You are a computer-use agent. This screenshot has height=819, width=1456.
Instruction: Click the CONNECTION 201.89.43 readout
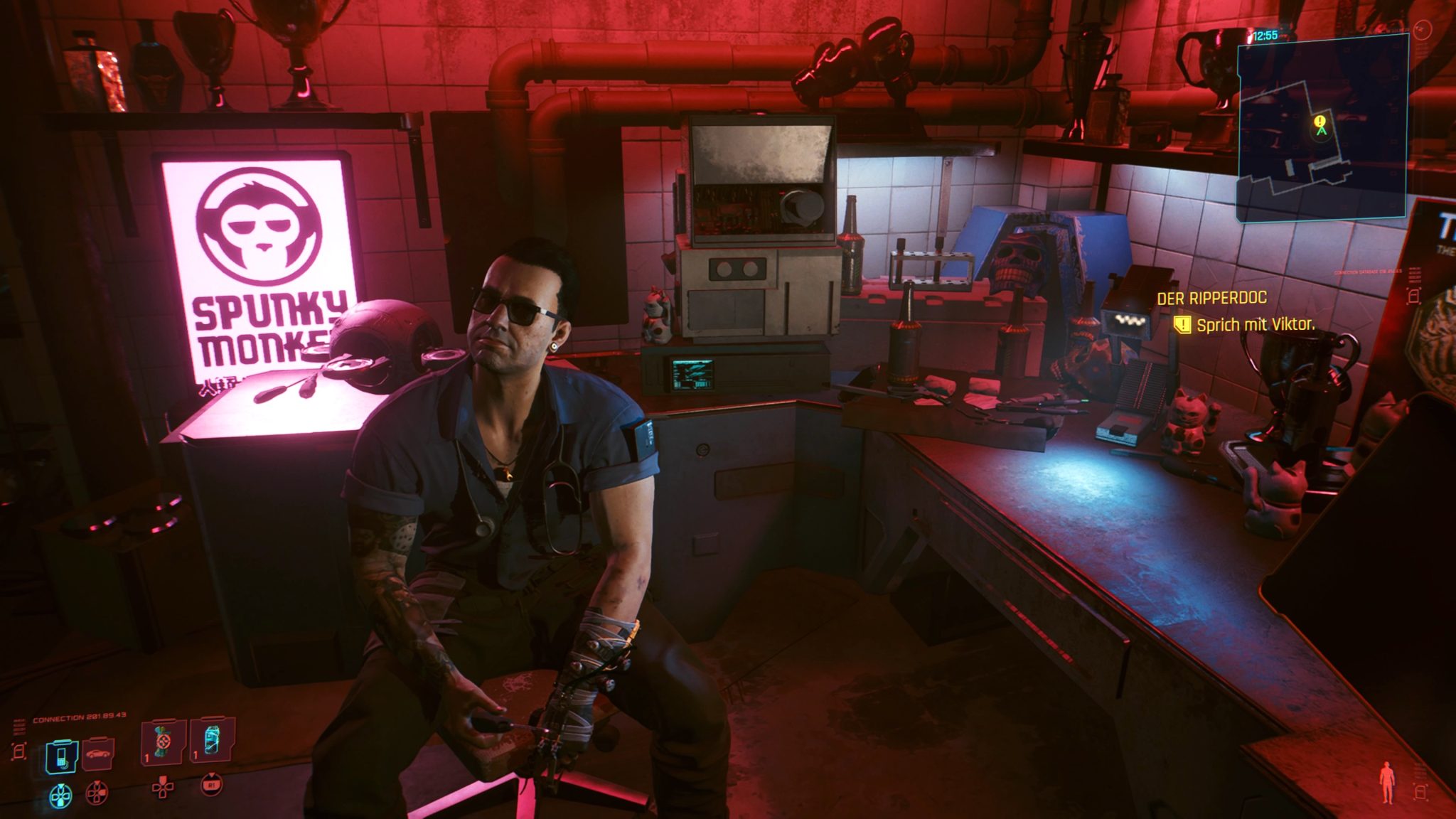(79, 717)
